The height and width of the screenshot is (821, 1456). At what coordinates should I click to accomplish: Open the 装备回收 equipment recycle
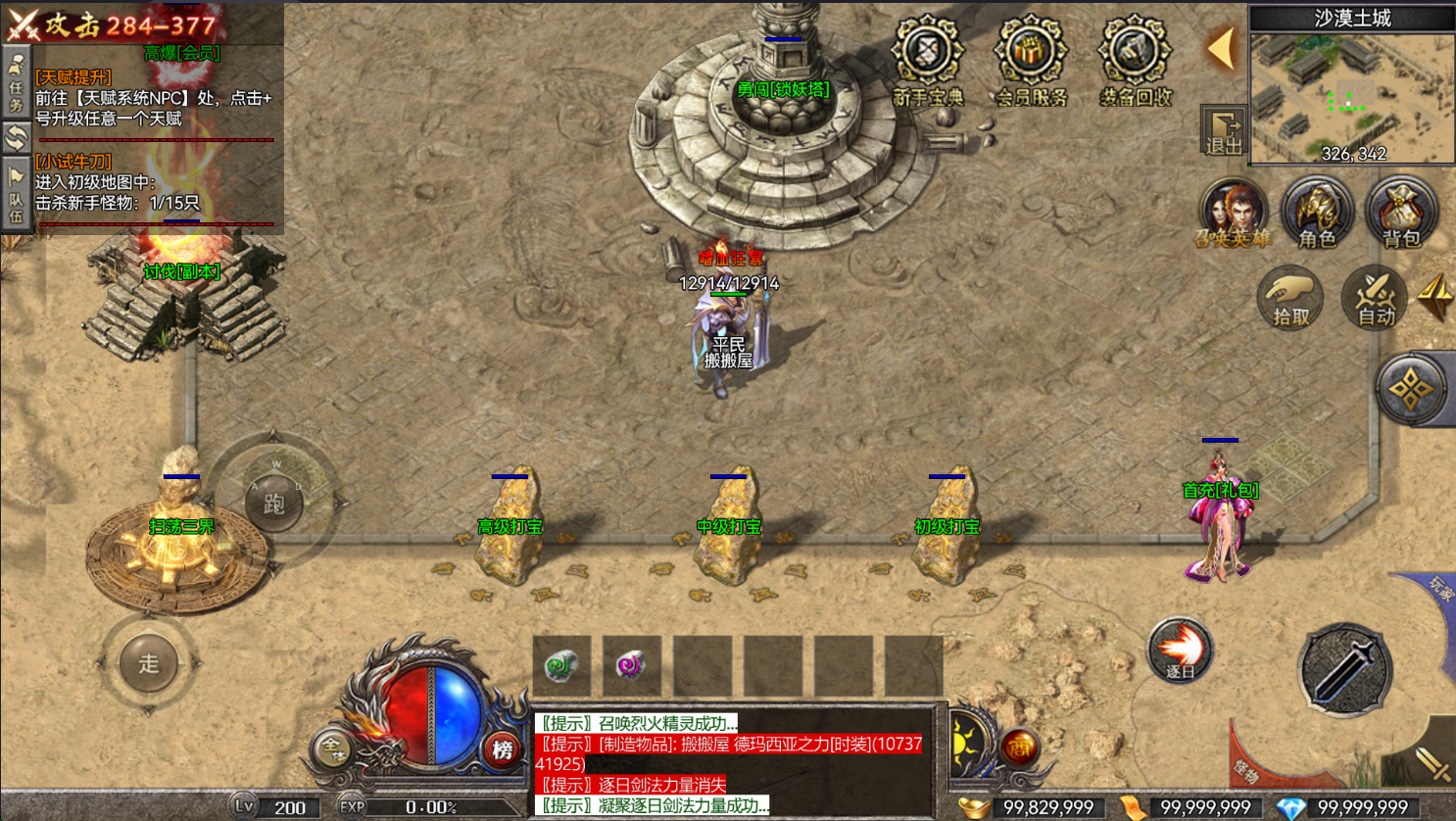click(1135, 61)
